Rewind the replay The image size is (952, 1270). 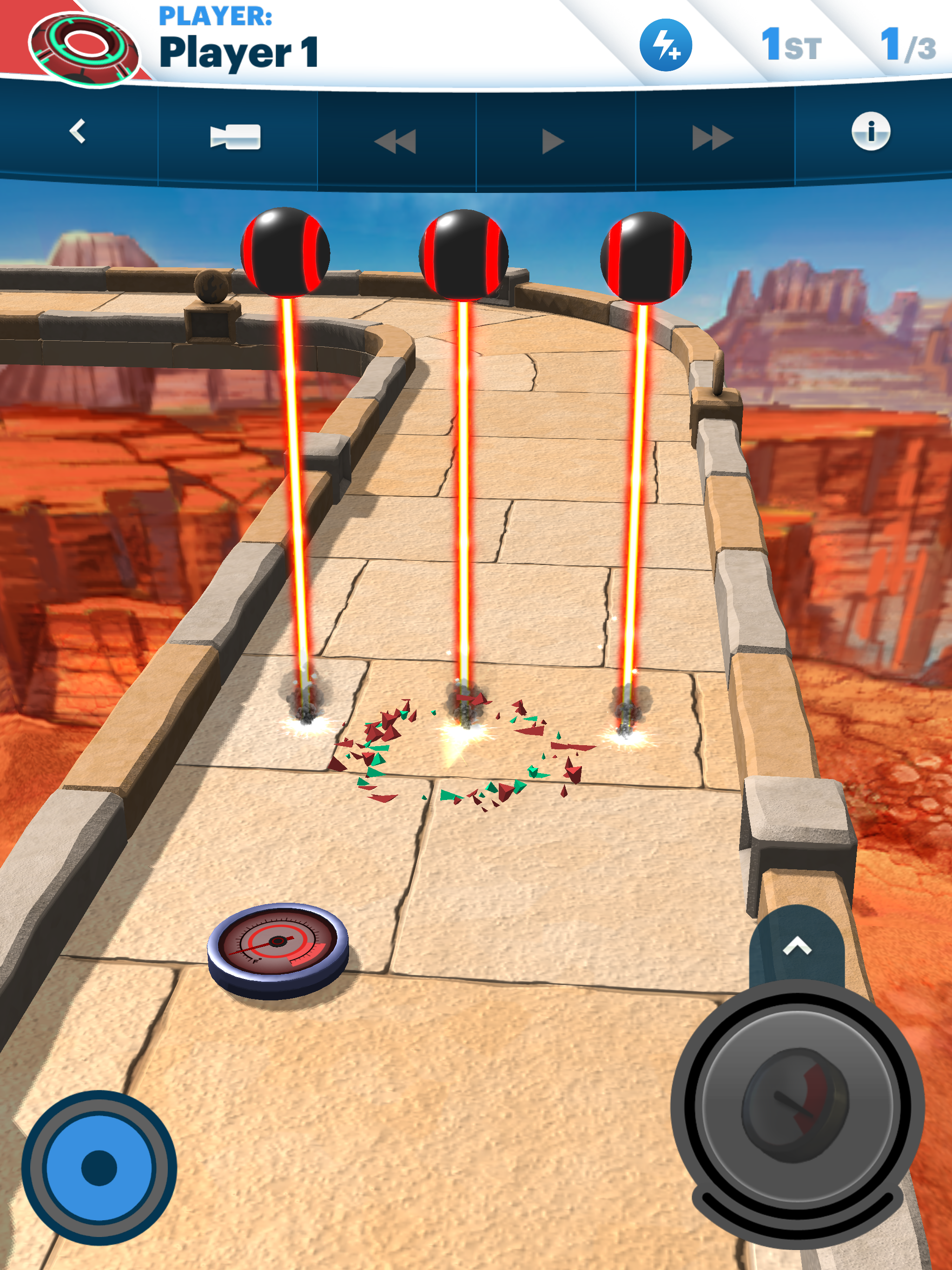coord(395,141)
